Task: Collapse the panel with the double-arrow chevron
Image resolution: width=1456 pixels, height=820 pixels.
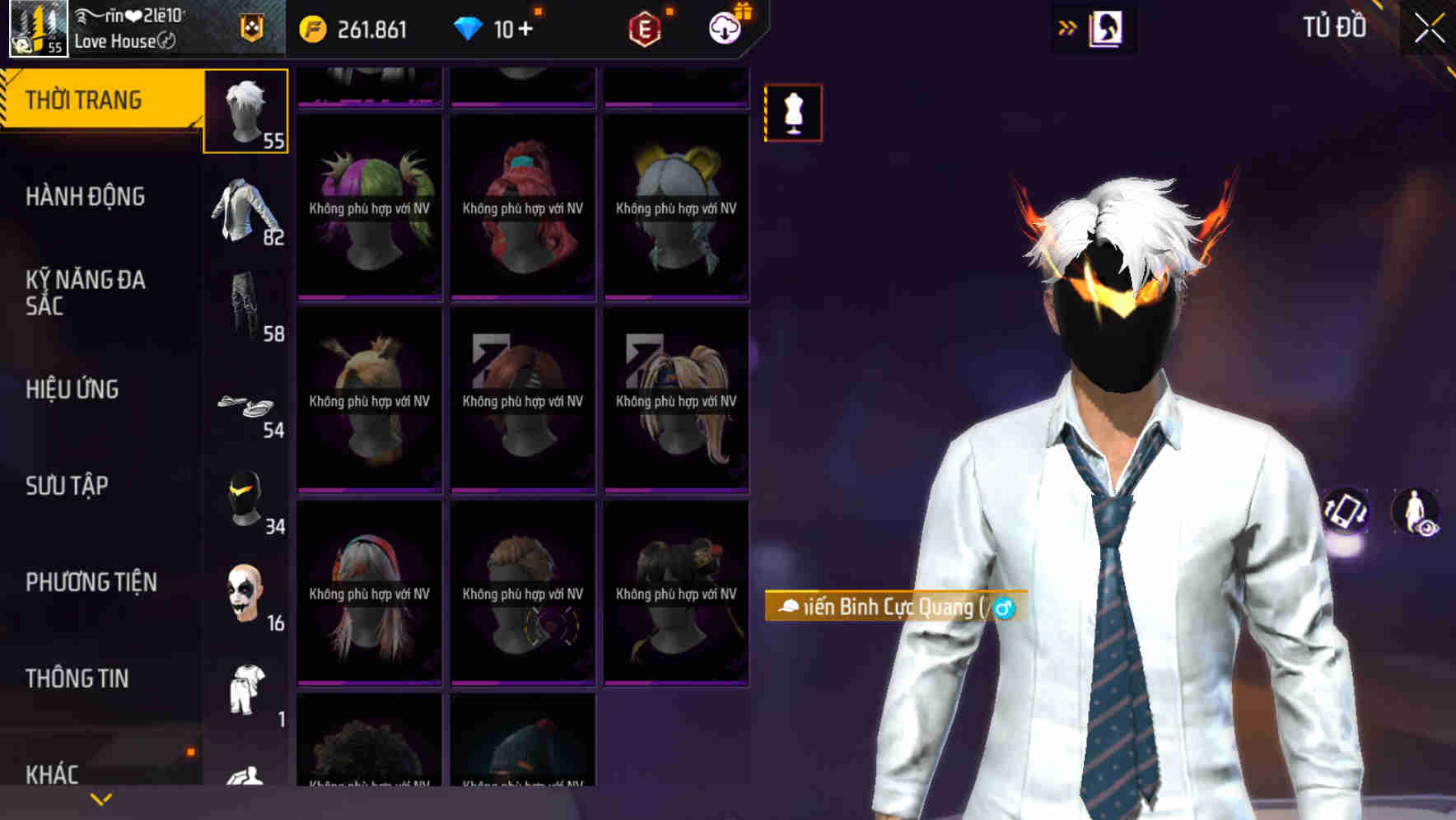Action: click(1066, 27)
